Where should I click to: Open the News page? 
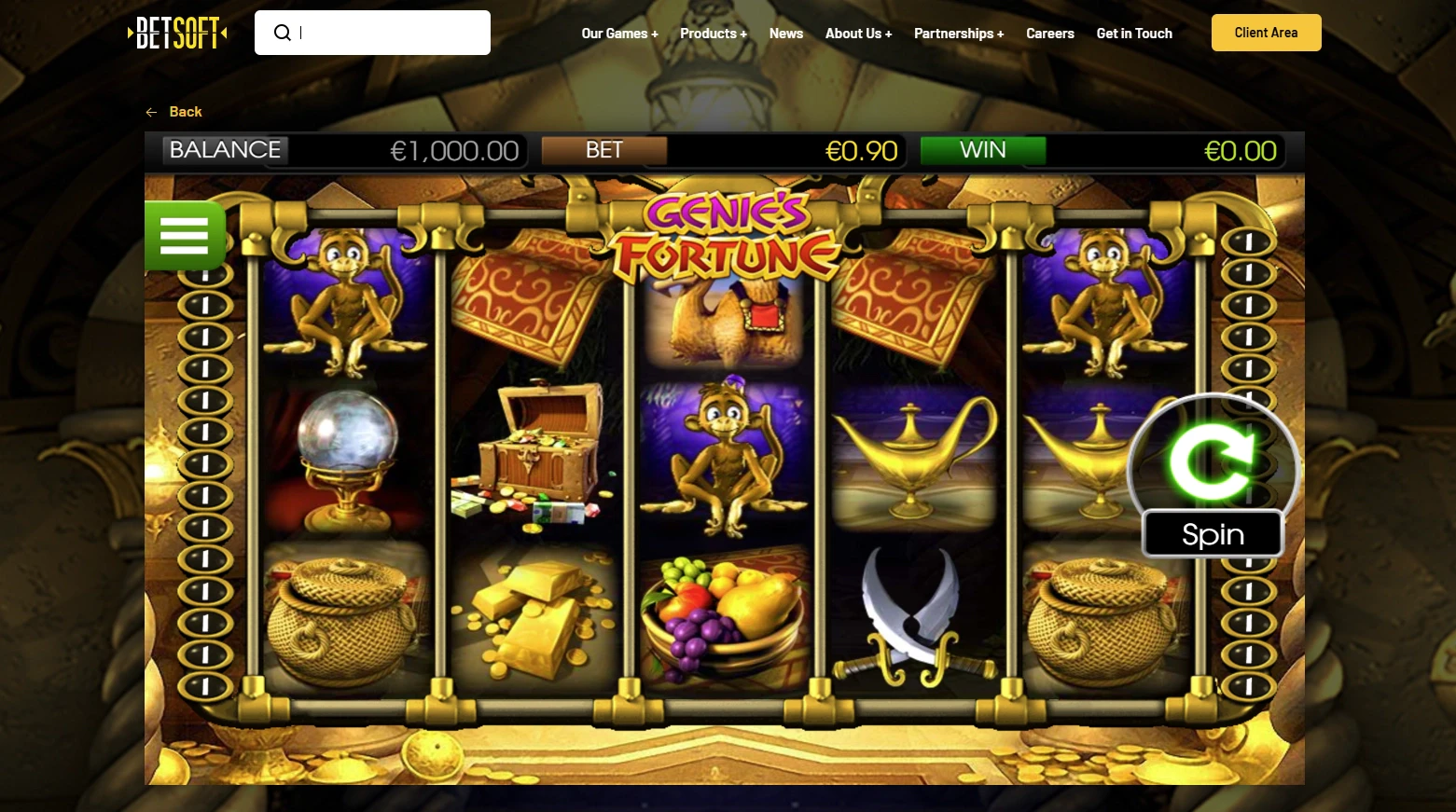click(x=786, y=34)
